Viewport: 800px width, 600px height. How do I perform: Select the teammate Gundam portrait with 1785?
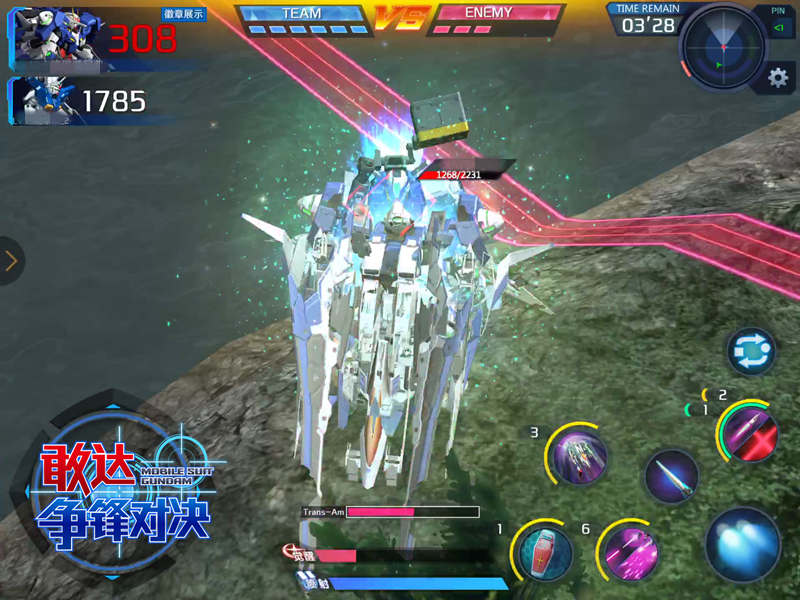42,101
